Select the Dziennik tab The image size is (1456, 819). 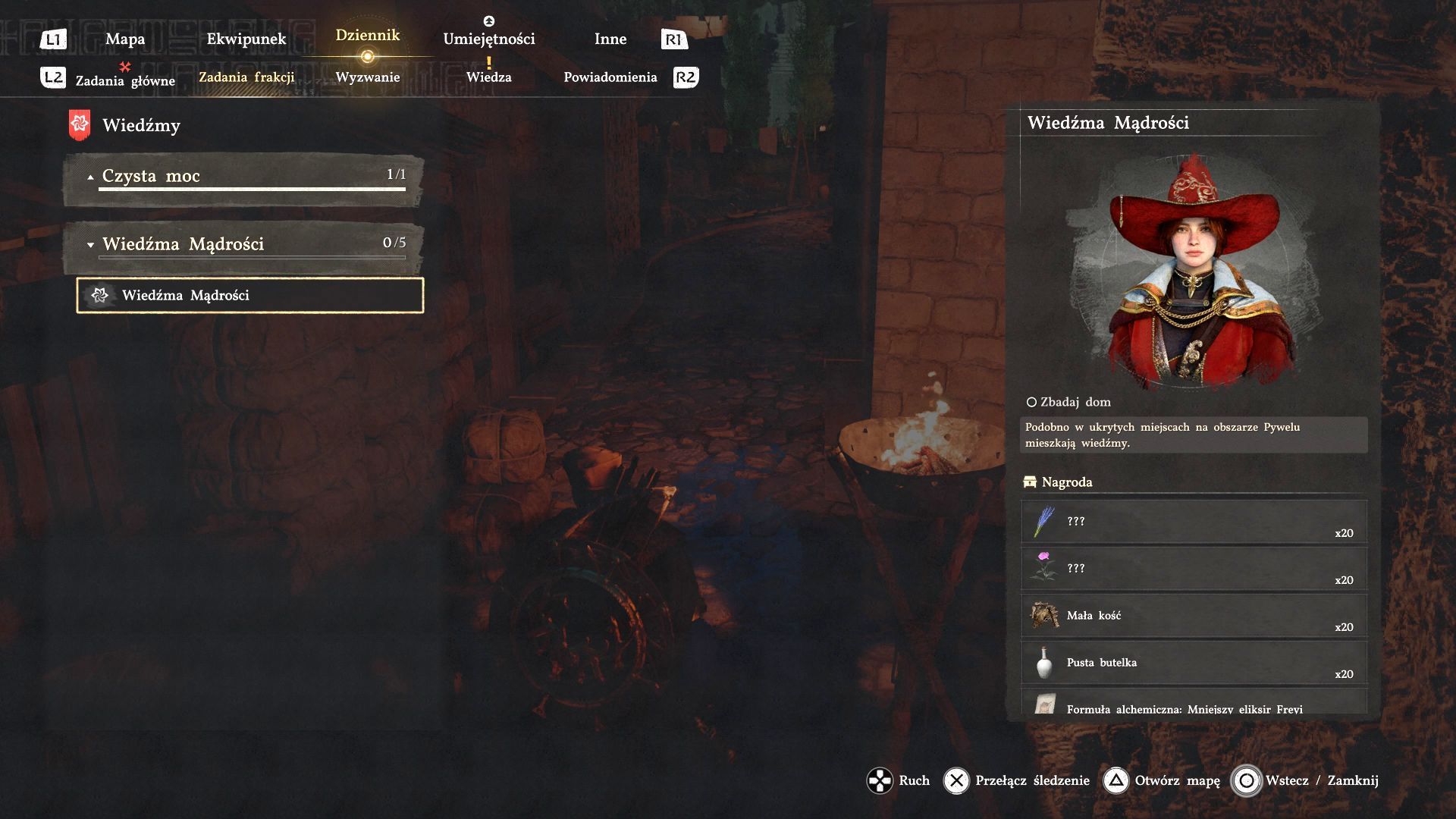point(368,36)
